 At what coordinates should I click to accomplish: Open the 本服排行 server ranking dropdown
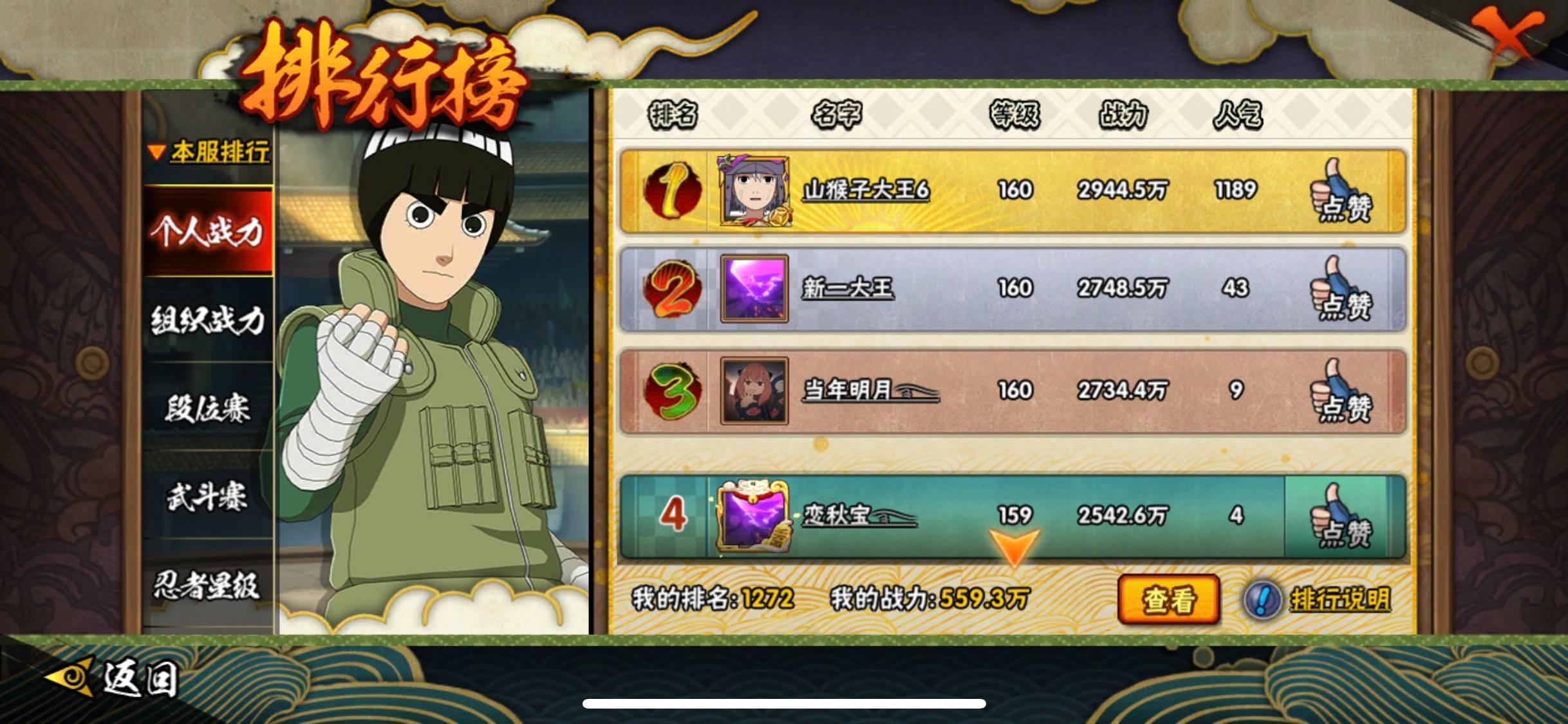(x=210, y=153)
